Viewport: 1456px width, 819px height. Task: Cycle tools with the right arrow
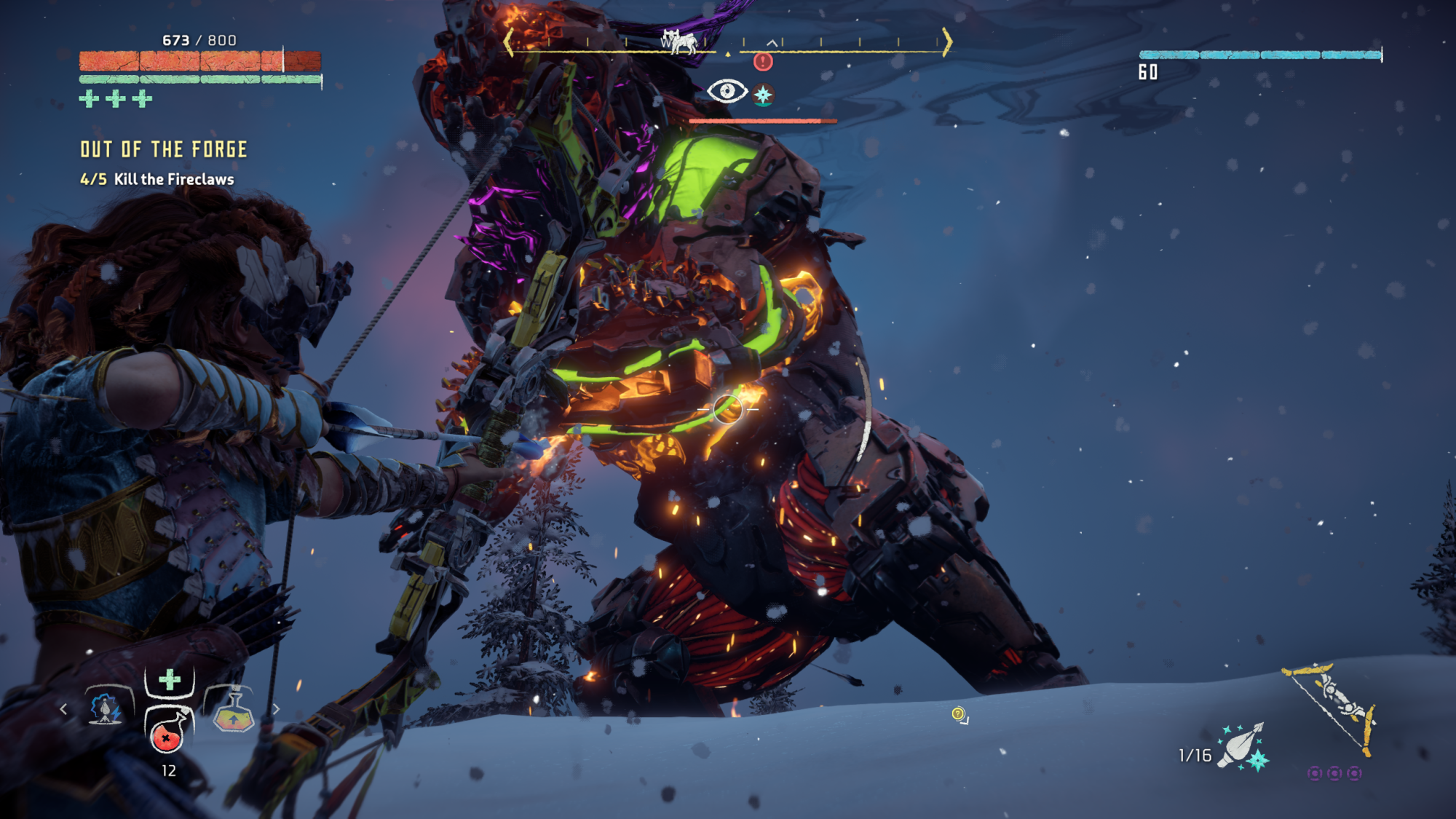coord(276,708)
